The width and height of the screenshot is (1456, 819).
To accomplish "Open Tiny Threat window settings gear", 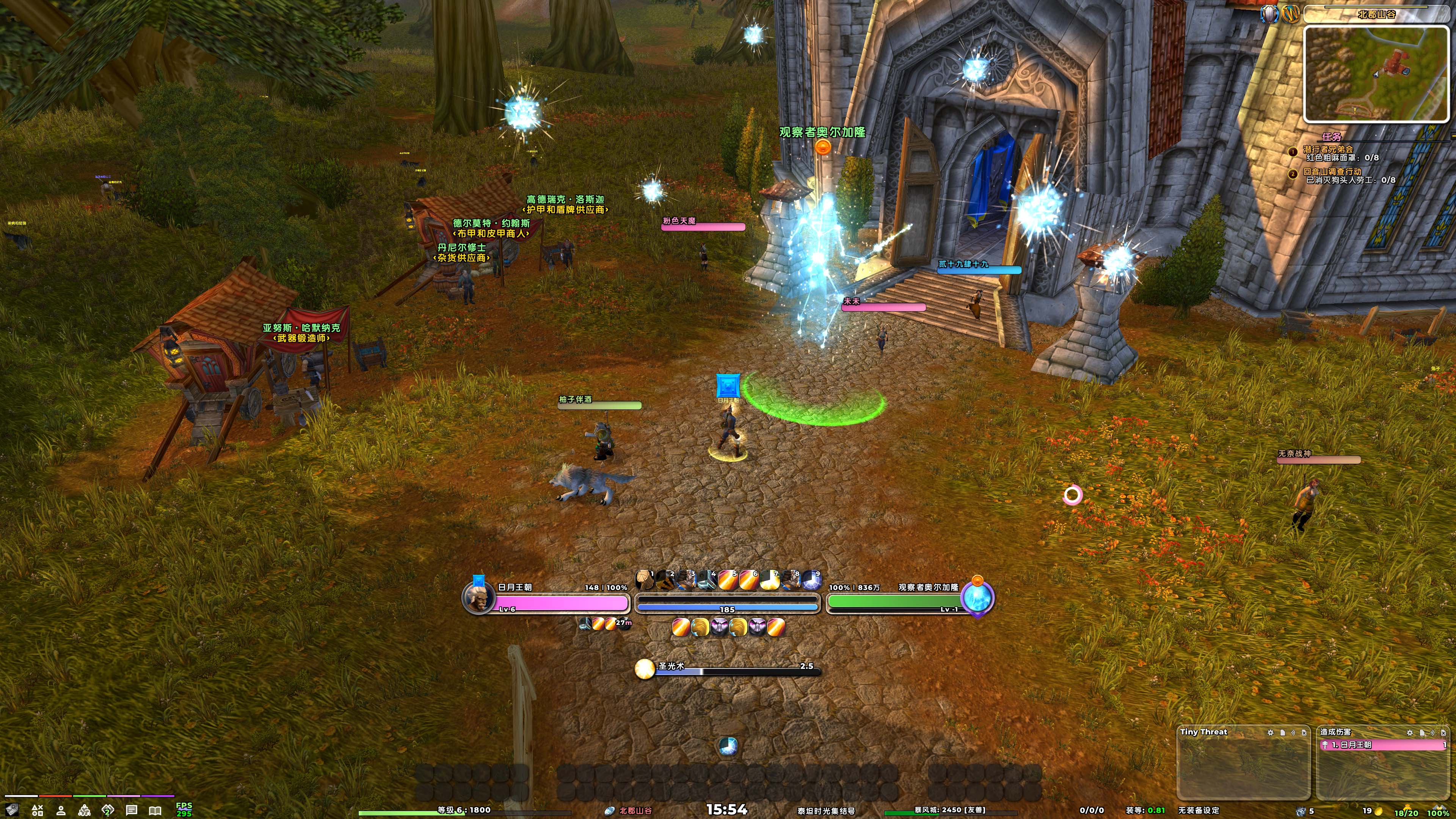I will pyautogui.click(x=1271, y=733).
